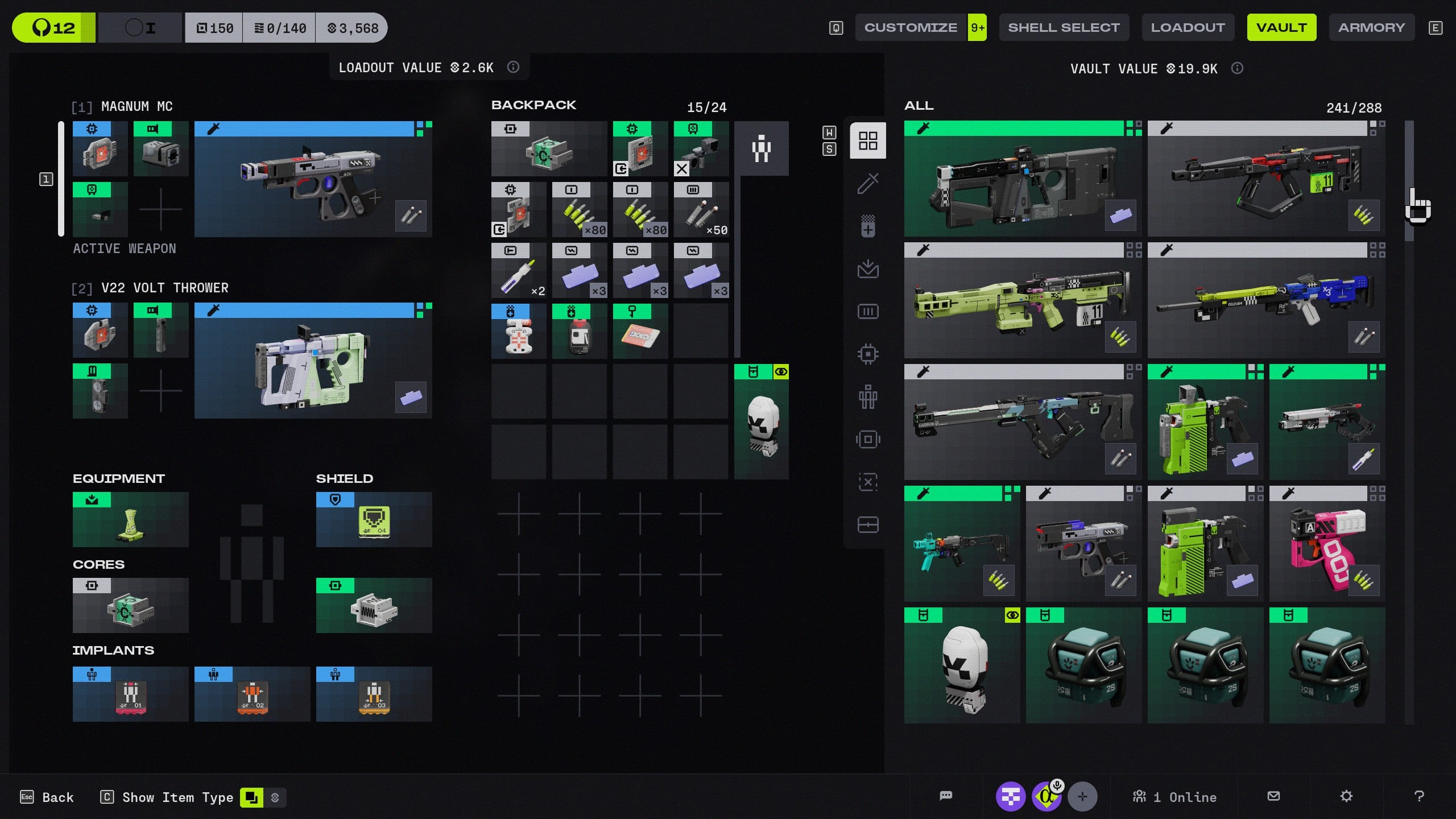1456x819 pixels.
Task: Filter vault by implants figure icon
Action: coord(868,396)
